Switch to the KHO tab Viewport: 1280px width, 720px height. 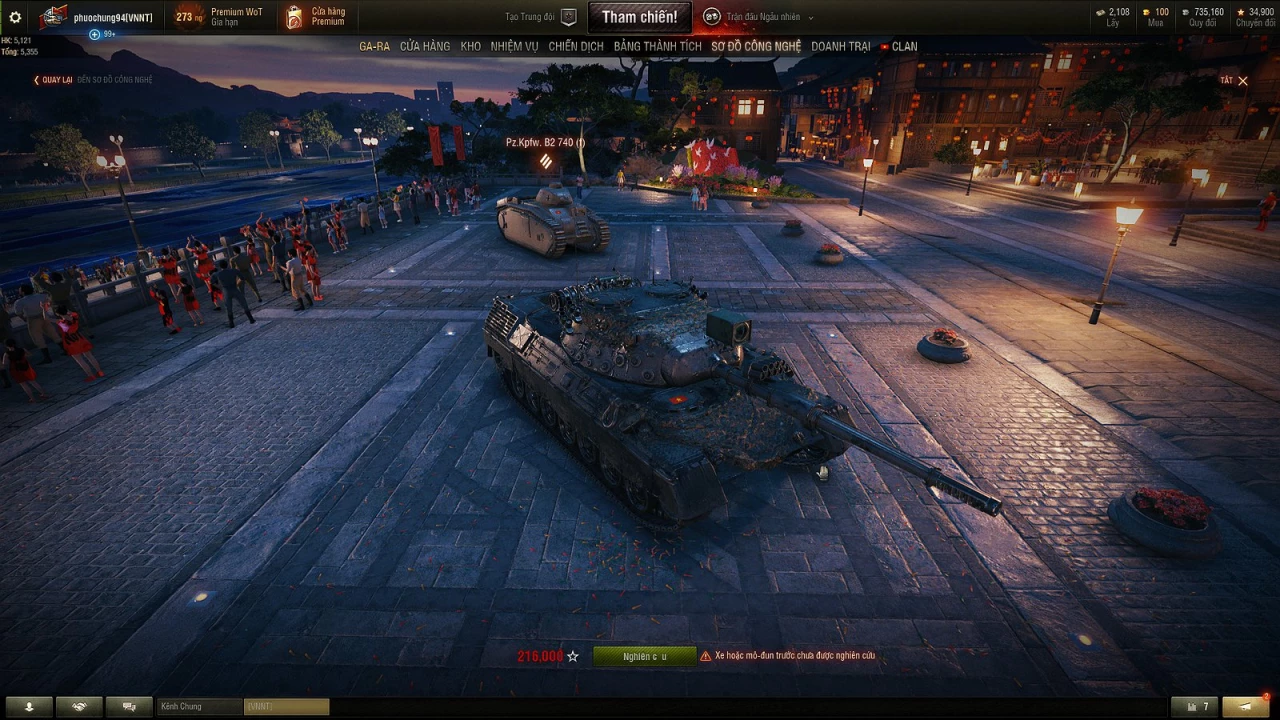click(x=470, y=46)
